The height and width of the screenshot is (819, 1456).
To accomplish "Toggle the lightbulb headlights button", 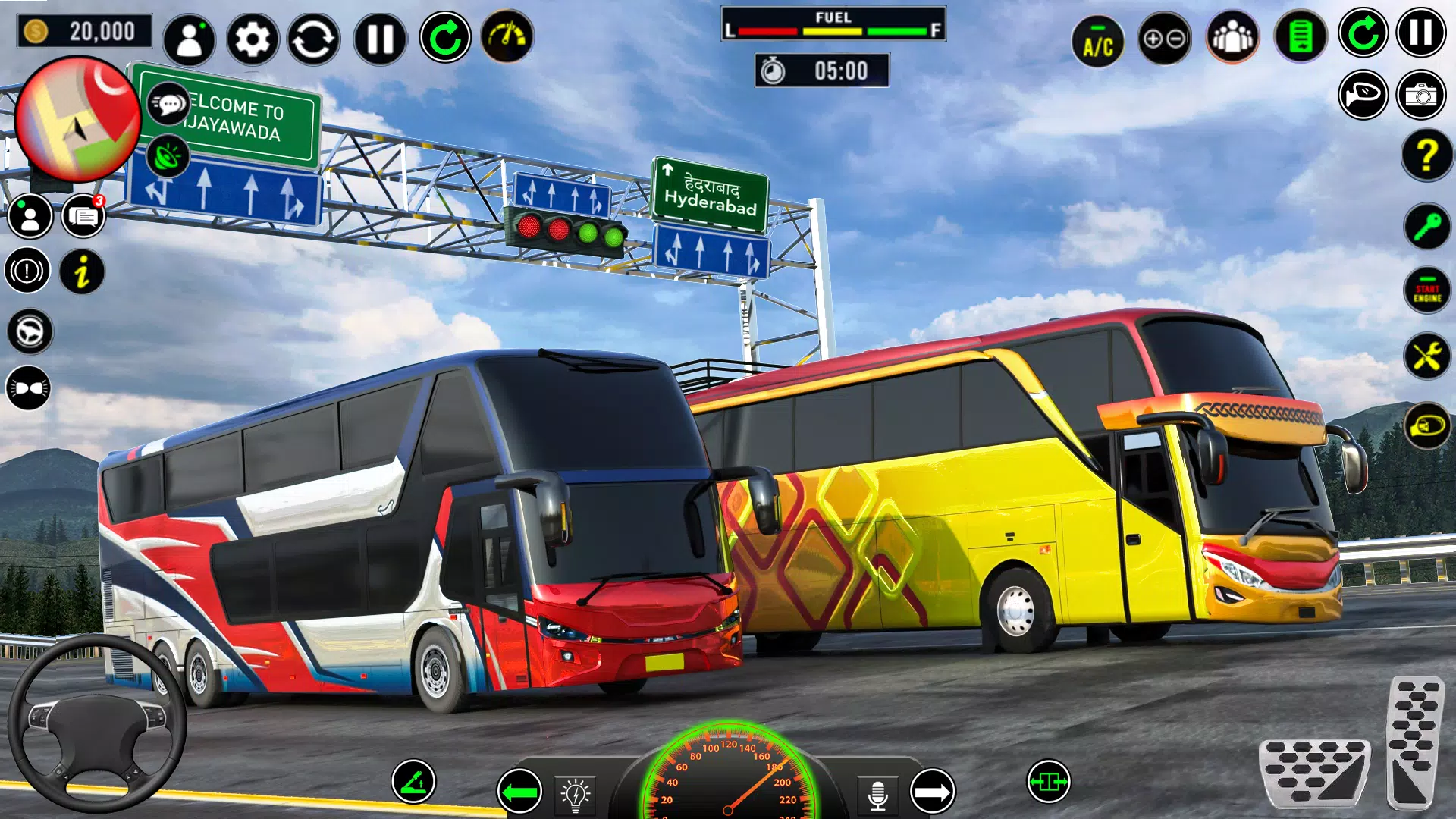I will tap(576, 795).
